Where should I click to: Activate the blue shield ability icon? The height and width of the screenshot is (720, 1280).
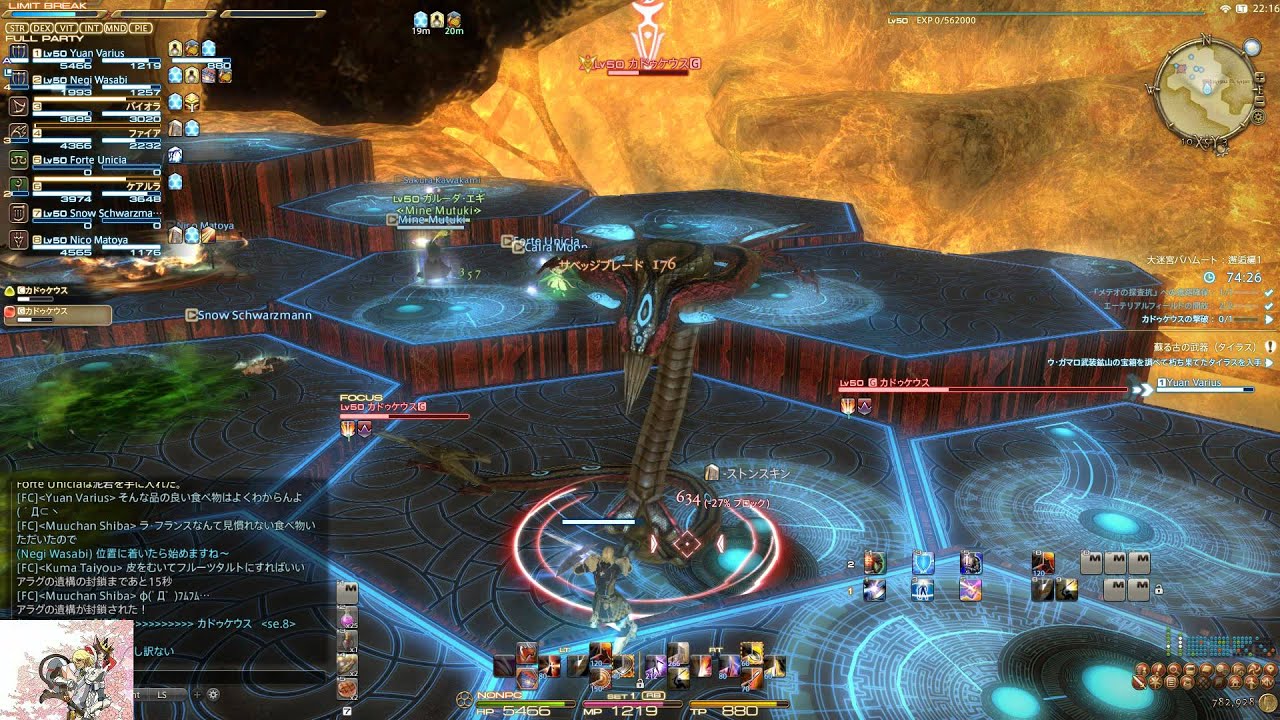[x=923, y=563]
